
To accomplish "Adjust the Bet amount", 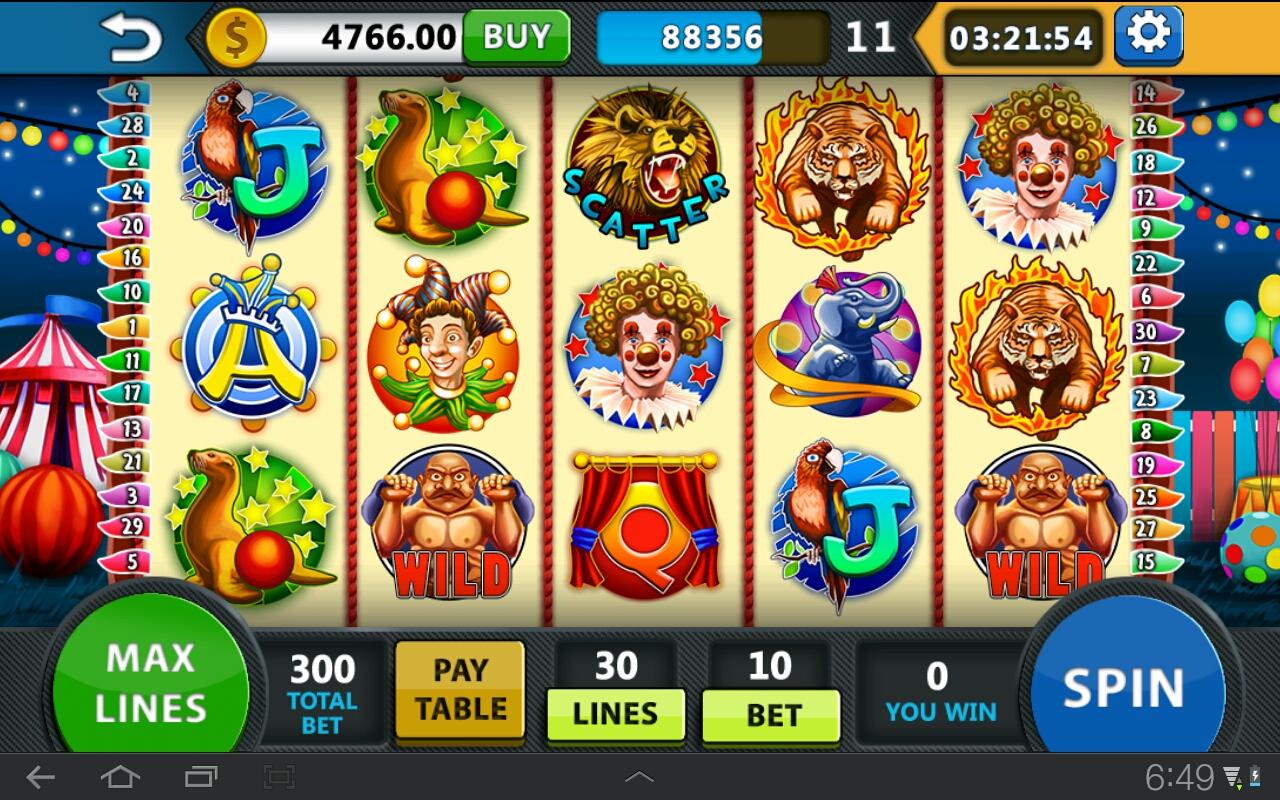I will 771,715.
